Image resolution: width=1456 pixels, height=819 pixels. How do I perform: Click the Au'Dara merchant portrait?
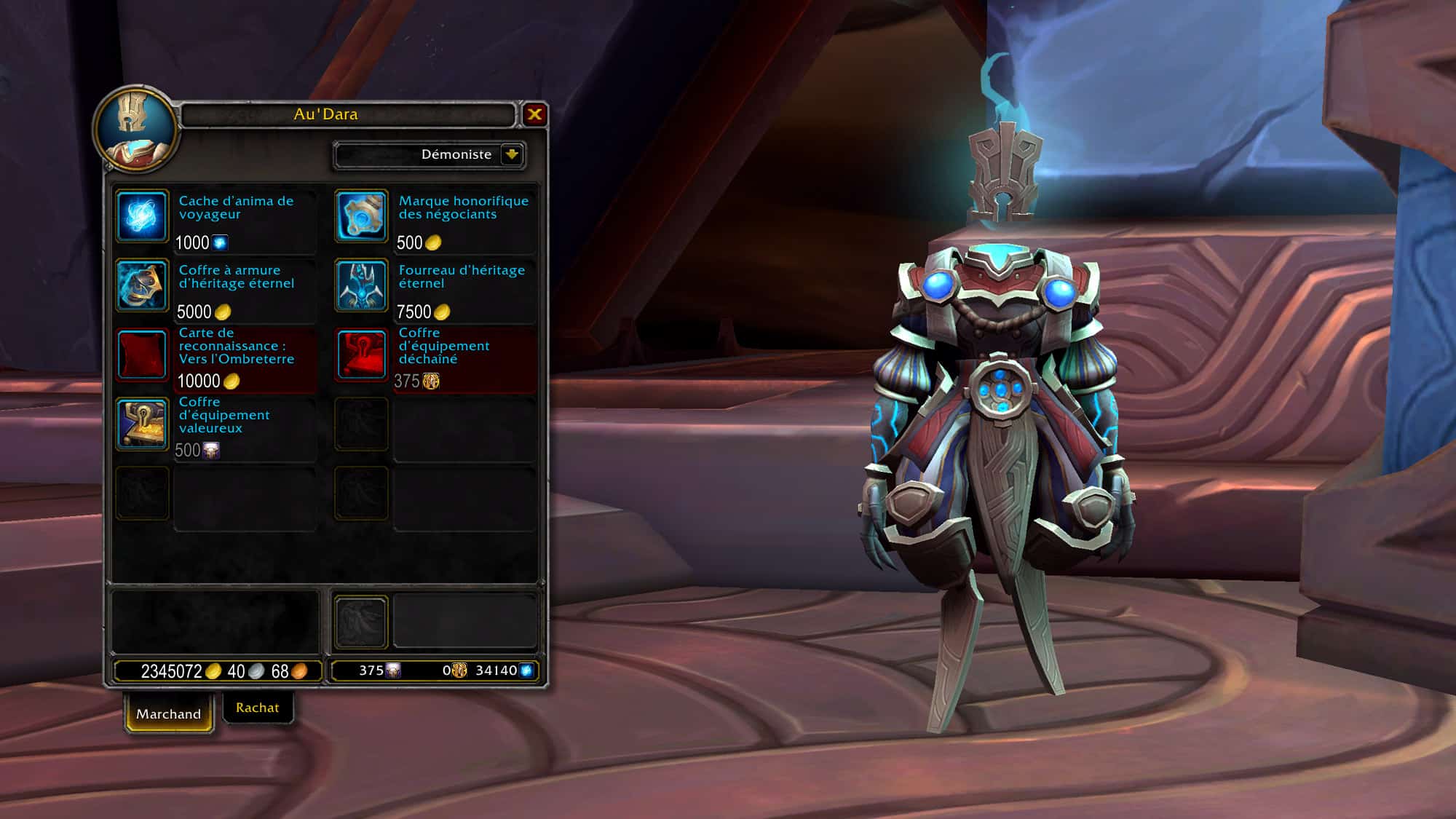pyautogui.click(x=135, y=130)
